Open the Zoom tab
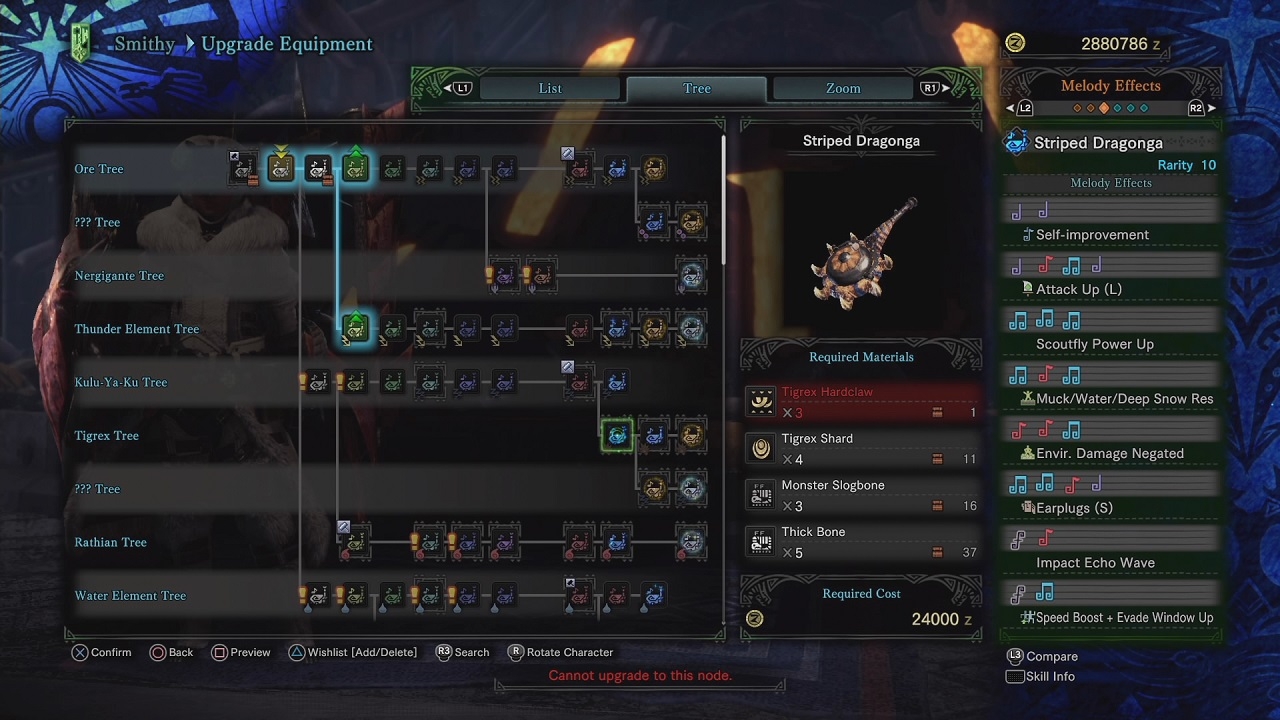The image size is (1280, 720). click(842, 88)
